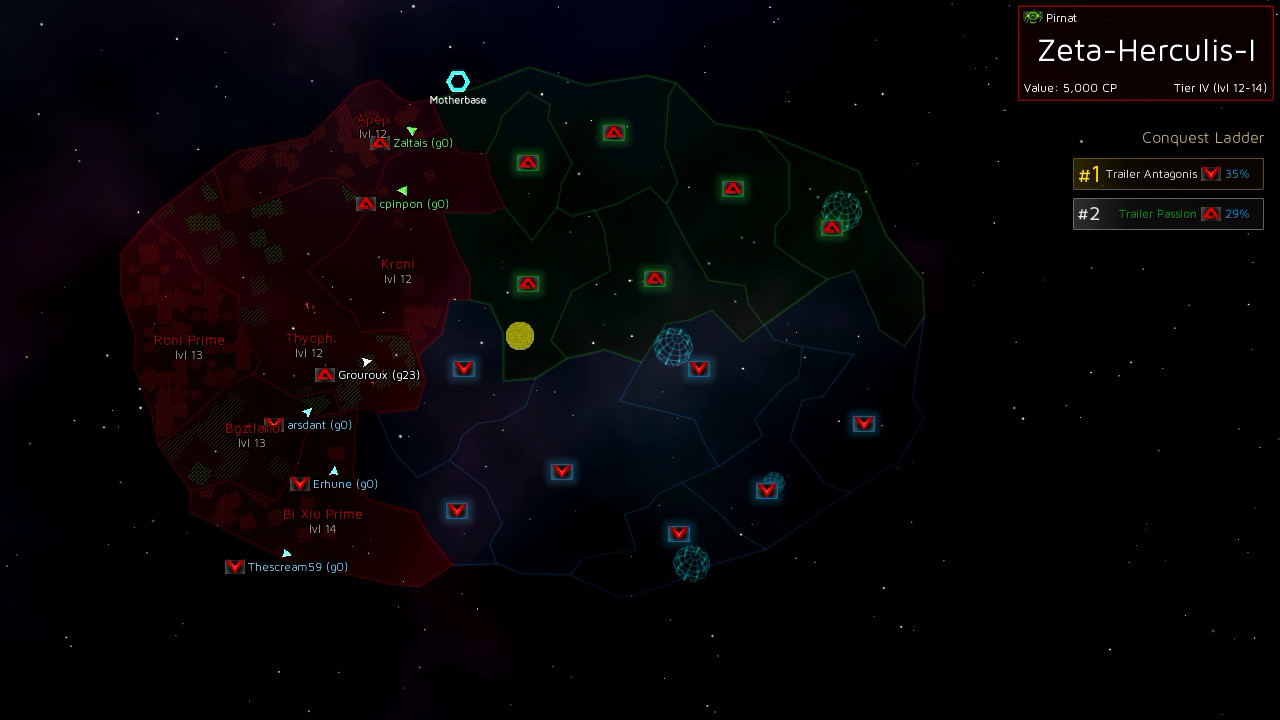This screenshot has width=1280, height=720.
Task: Open the Trailer Antagonis ladder entry
Action: pyautogui.click(x=1167, y=174)
